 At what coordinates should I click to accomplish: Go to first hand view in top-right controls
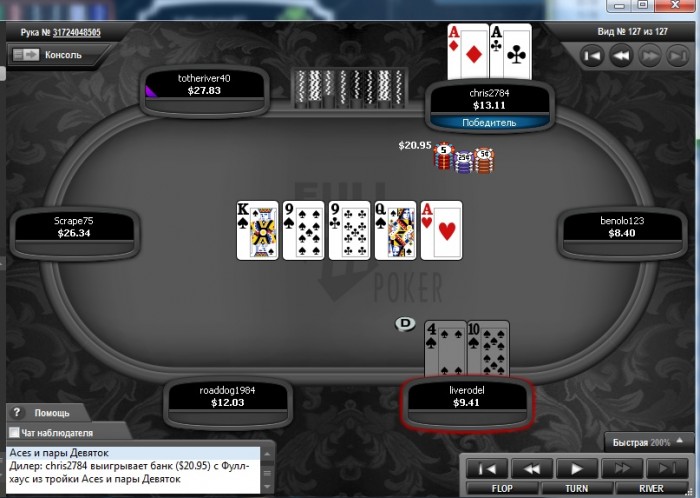[x=592, y=57]
